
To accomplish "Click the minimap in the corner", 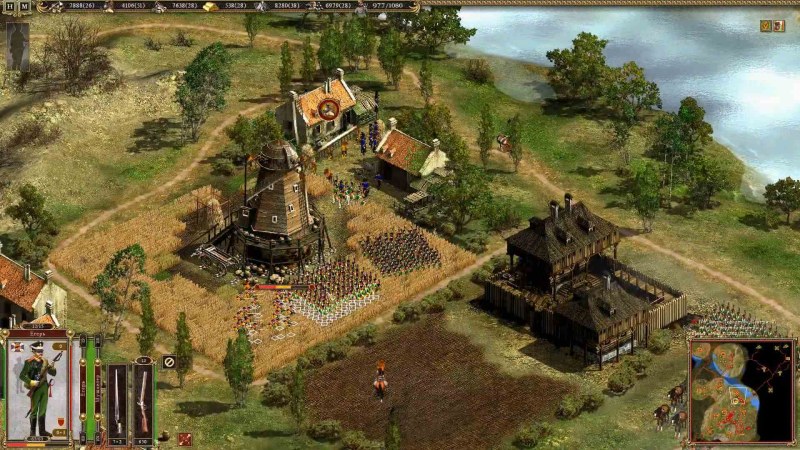I will click(741, 390).
